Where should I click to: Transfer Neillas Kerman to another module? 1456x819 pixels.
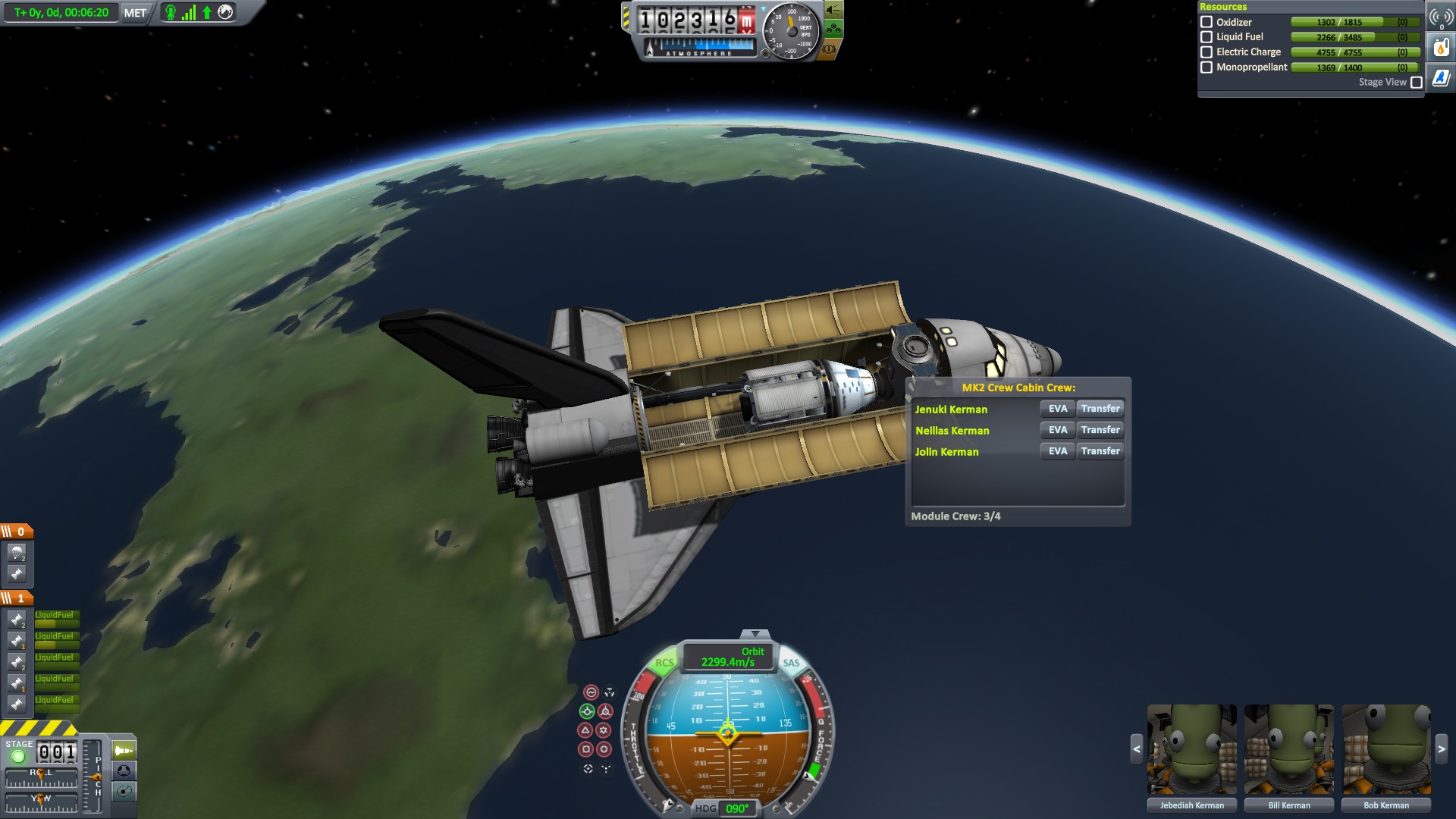(x=1100, y=430)
